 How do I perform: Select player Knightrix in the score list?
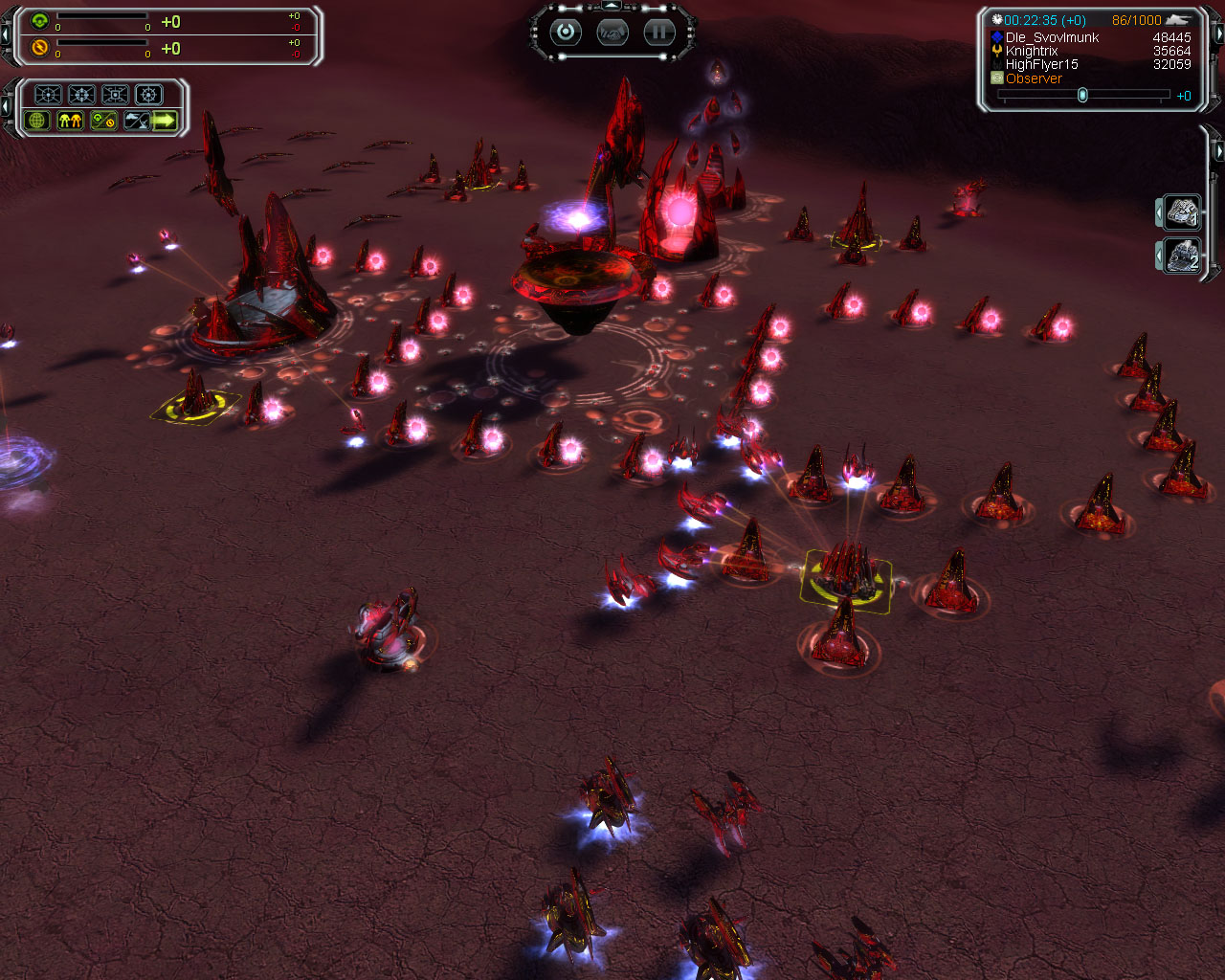(1032, 51)
